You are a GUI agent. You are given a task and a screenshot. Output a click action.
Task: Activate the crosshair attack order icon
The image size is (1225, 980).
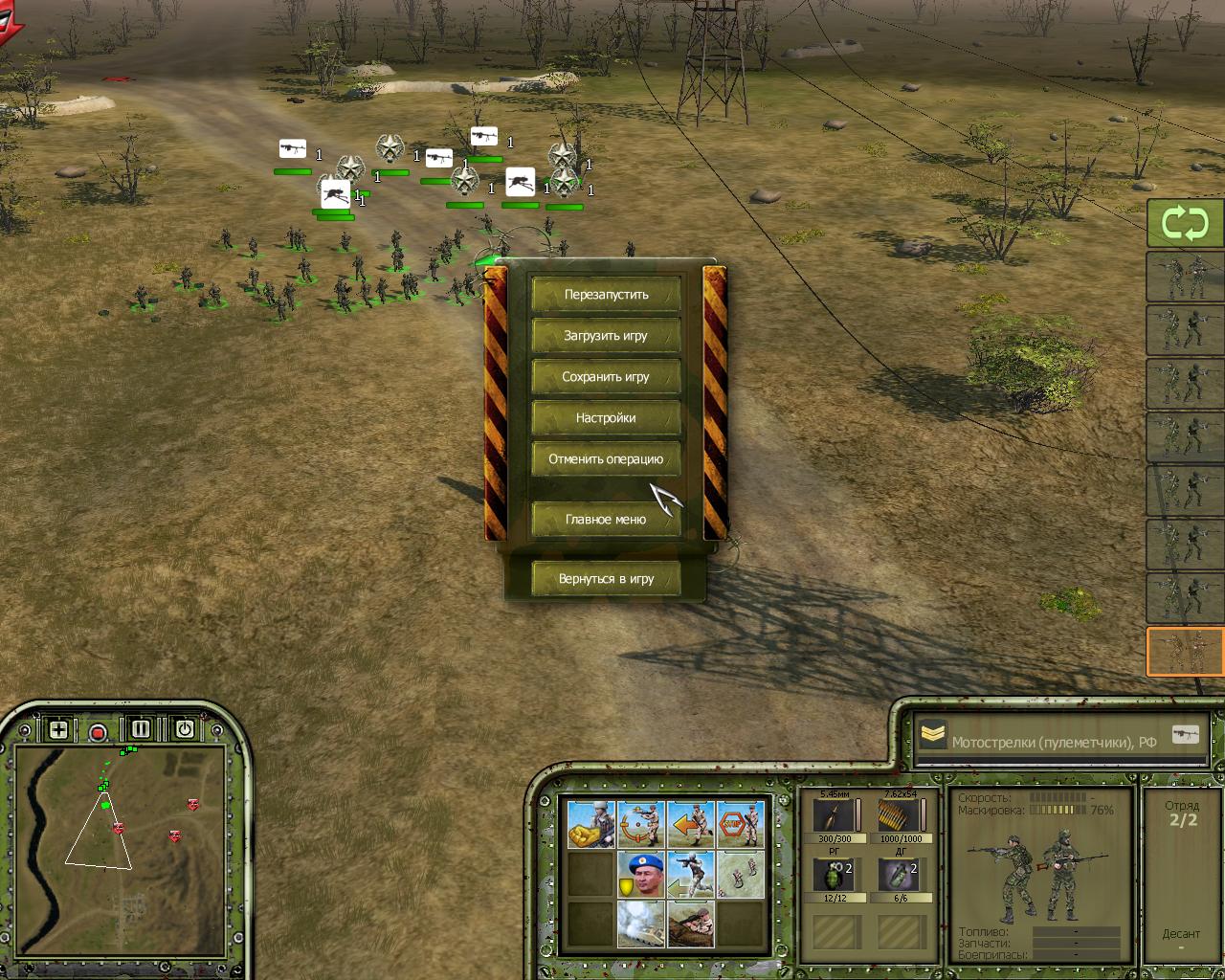(640, 824)
